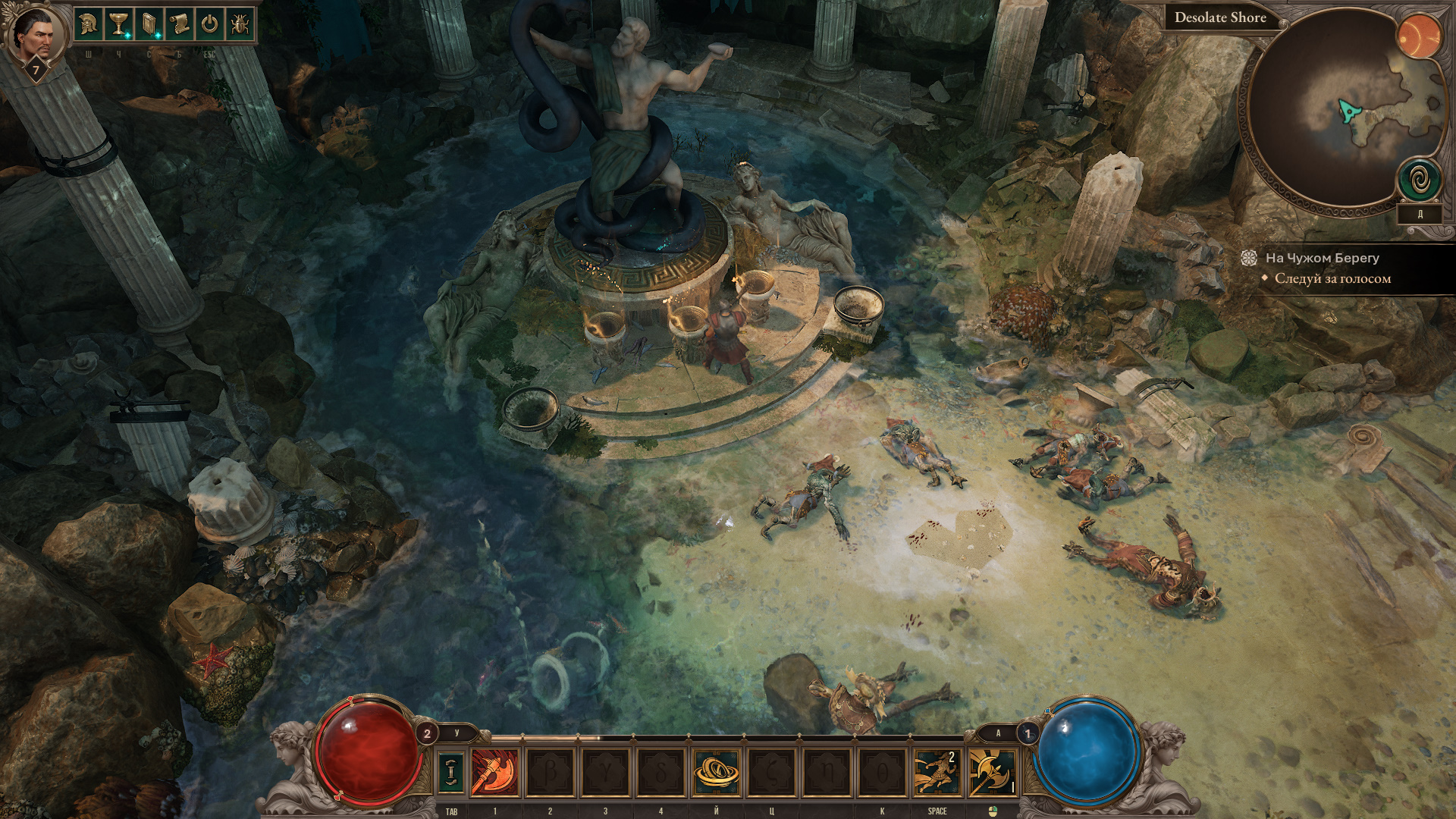Open the golden chalice menu icon
This screenshot has width=1456, height=819.
coord(118,25)
